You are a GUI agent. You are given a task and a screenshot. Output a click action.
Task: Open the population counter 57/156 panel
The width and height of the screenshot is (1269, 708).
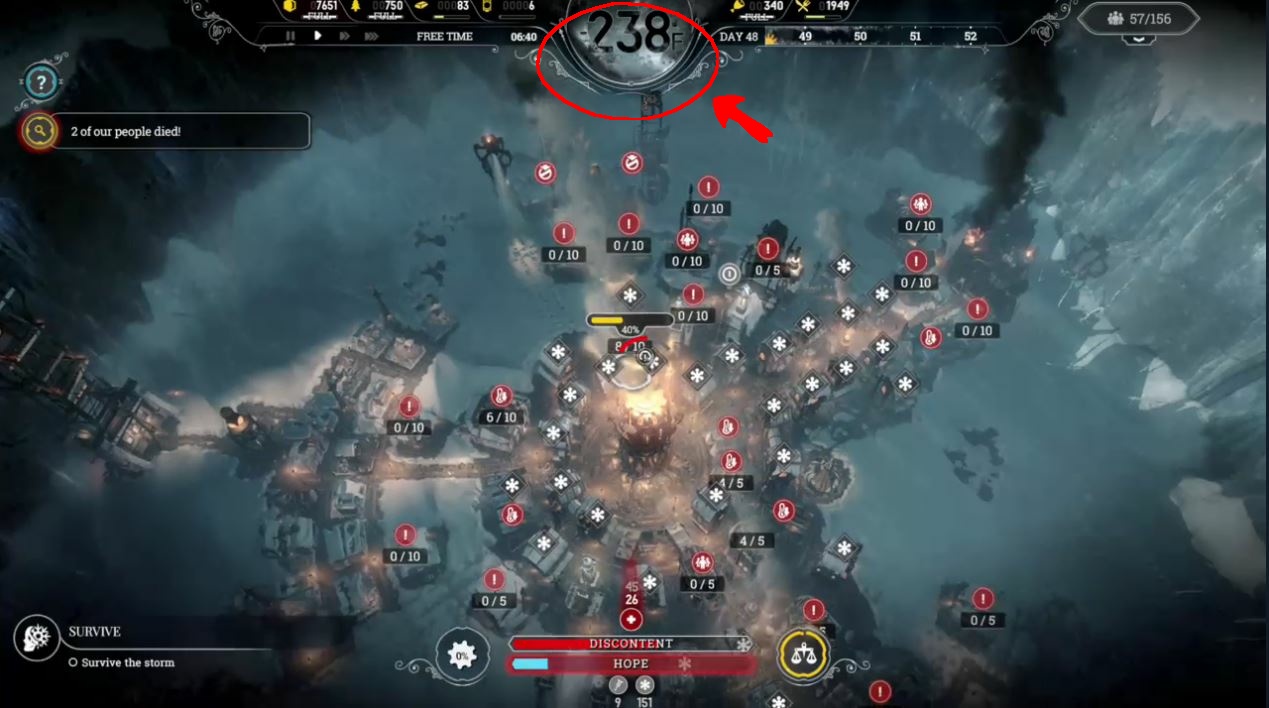click(1138, 19)
